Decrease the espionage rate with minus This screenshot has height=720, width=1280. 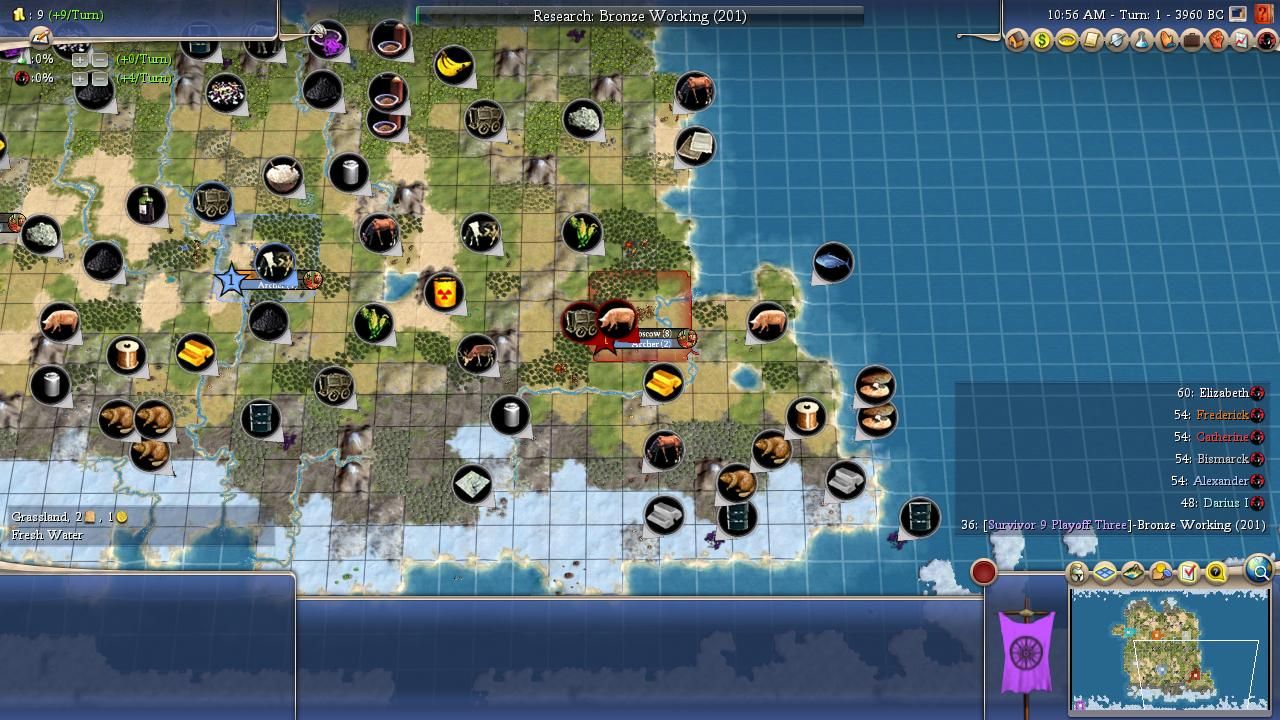(99, 78)
